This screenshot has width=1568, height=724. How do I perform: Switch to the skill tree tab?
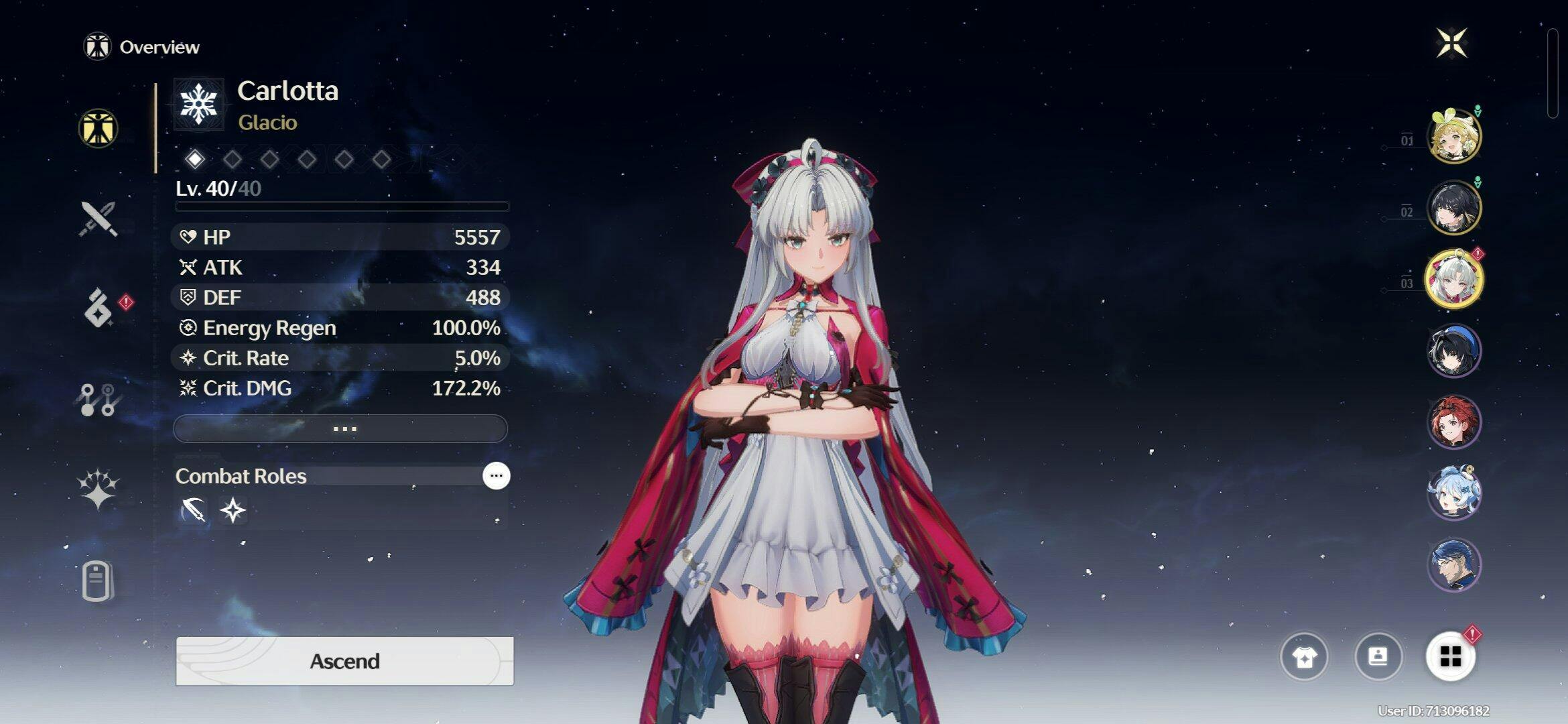pos(98,400)
